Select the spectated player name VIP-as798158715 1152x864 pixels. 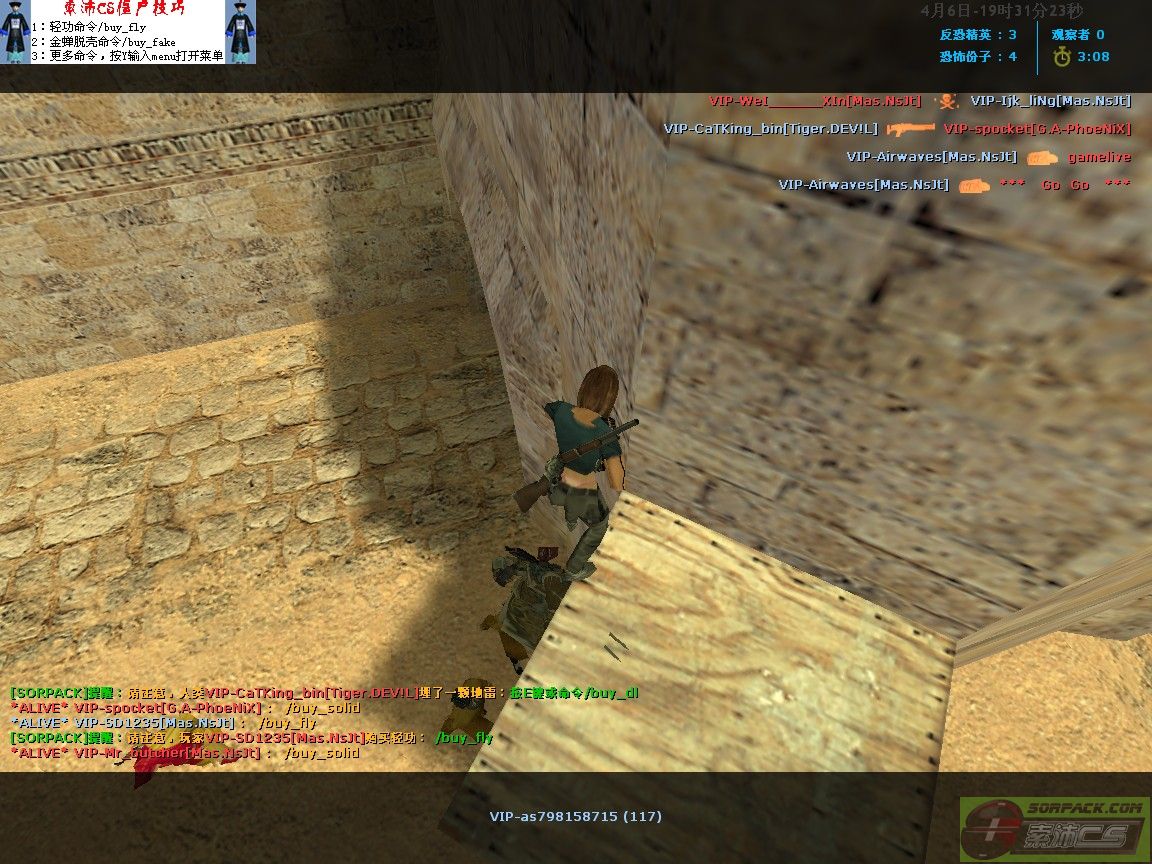click(x=575, y=816)
